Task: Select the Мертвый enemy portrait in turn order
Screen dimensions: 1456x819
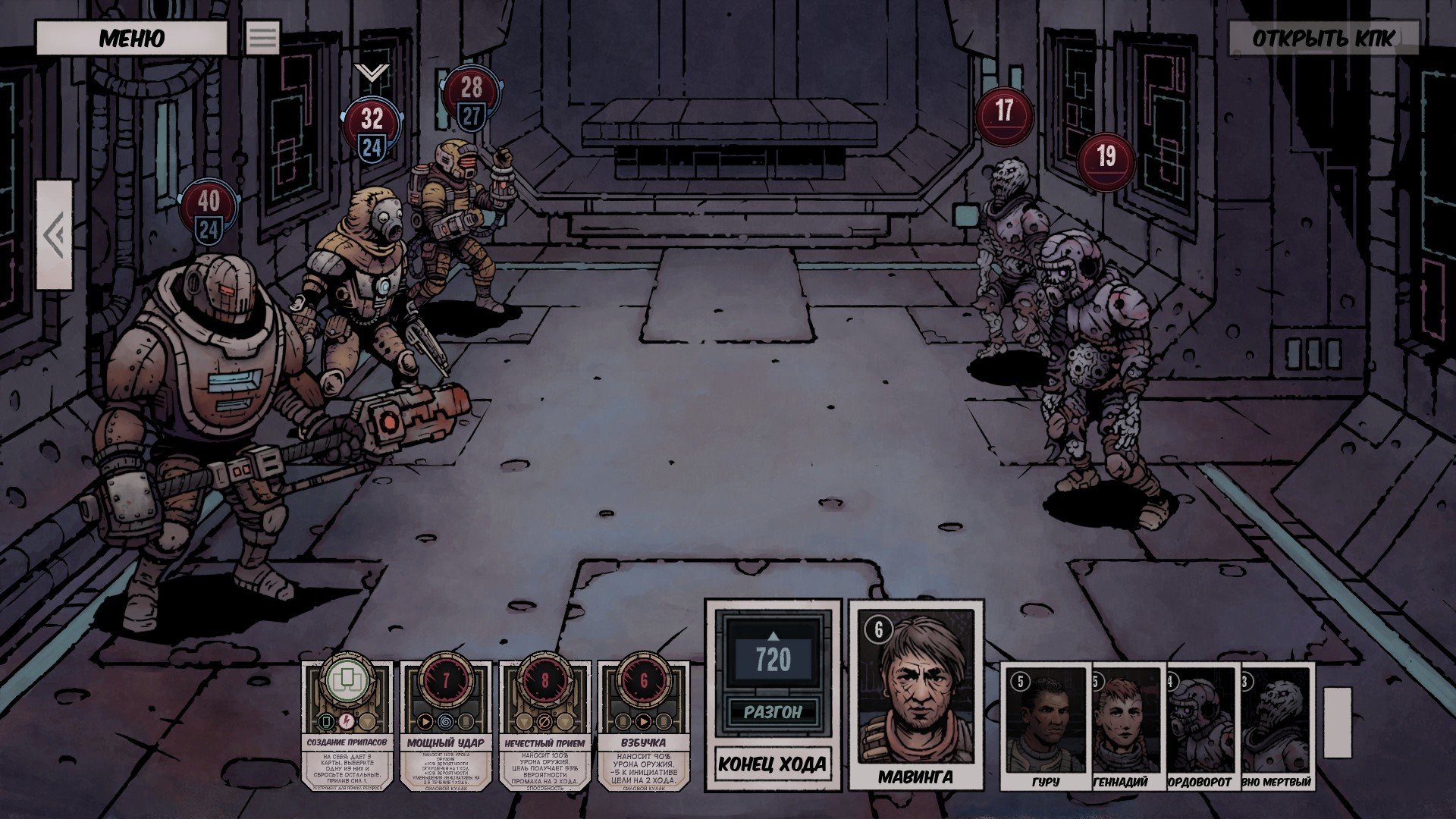Action: (1279, 726)
